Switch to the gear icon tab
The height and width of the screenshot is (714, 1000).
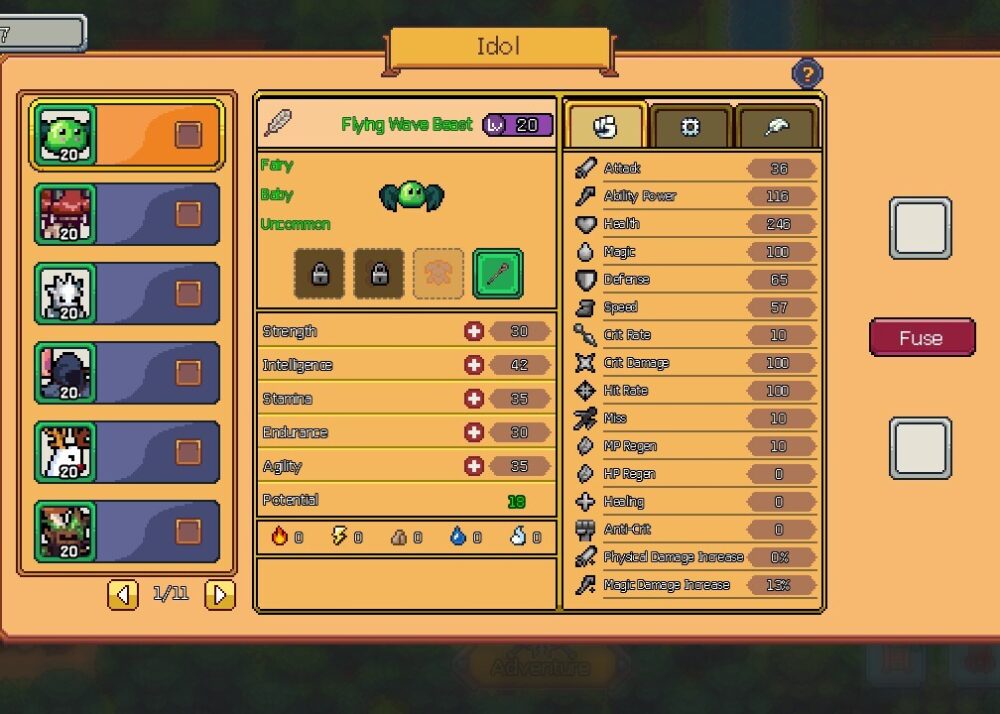691,127
